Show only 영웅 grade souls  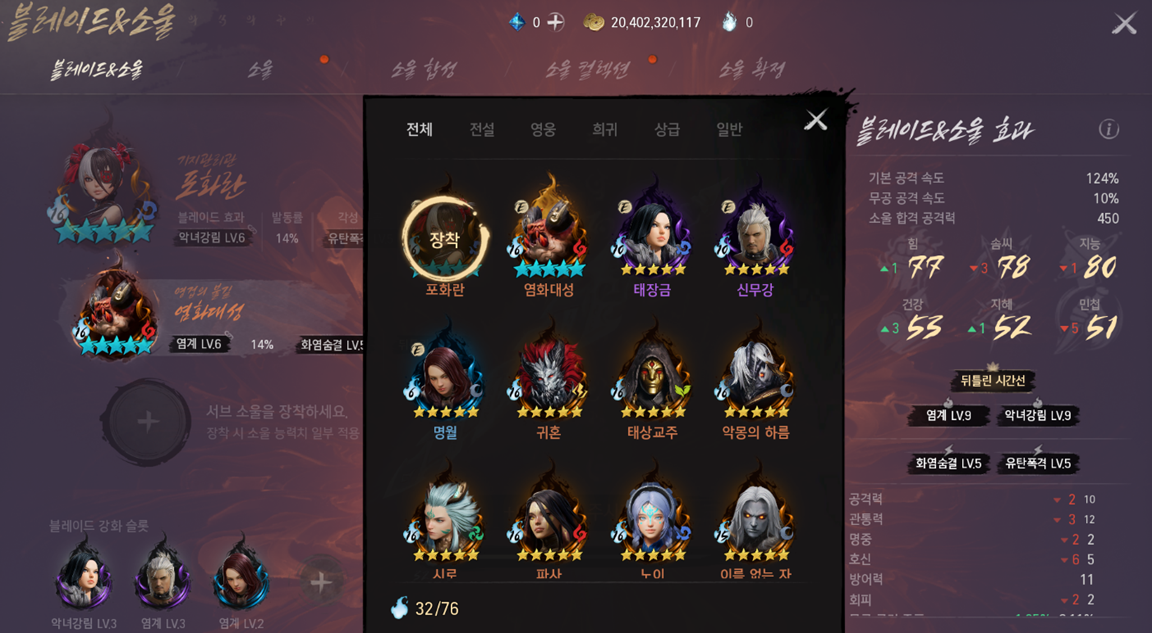click(543, 129)
